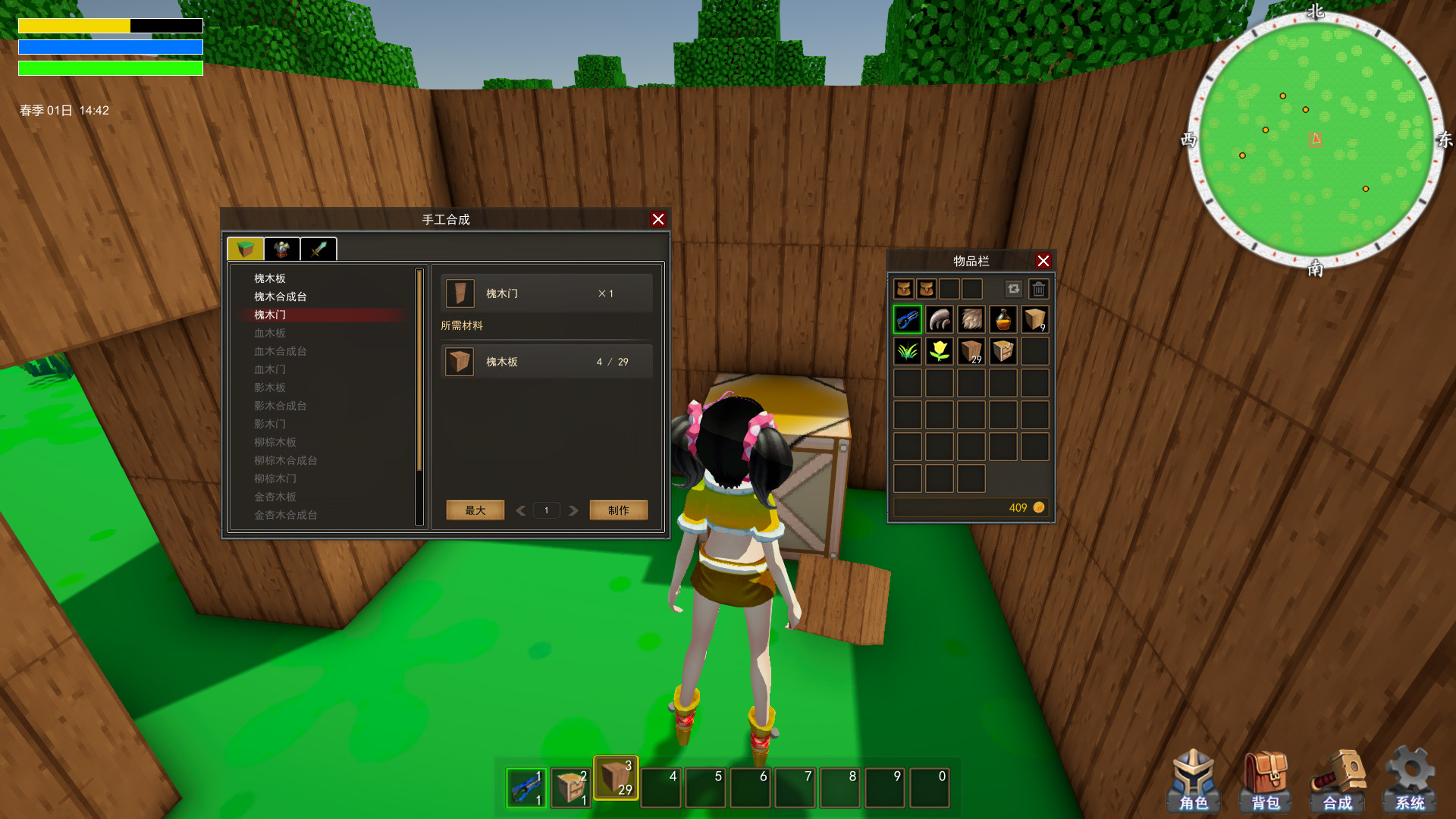The height and width of the screenshot is (819, 1456).
Task: Switch to the sword weapons crafting tab
Action: (x=318, y=249)
